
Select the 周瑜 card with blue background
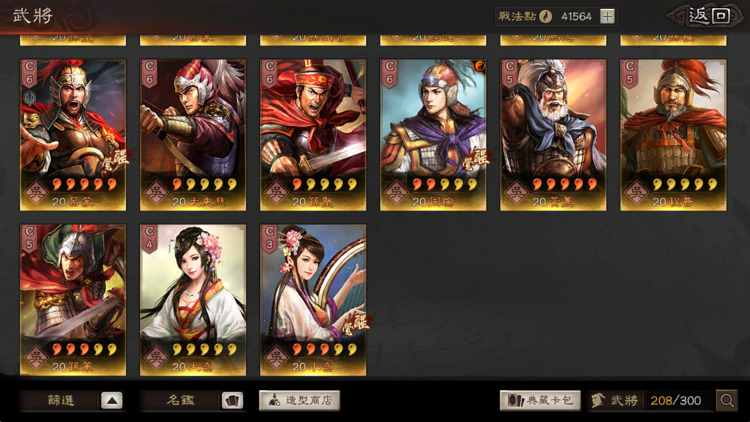coord(433,134)
